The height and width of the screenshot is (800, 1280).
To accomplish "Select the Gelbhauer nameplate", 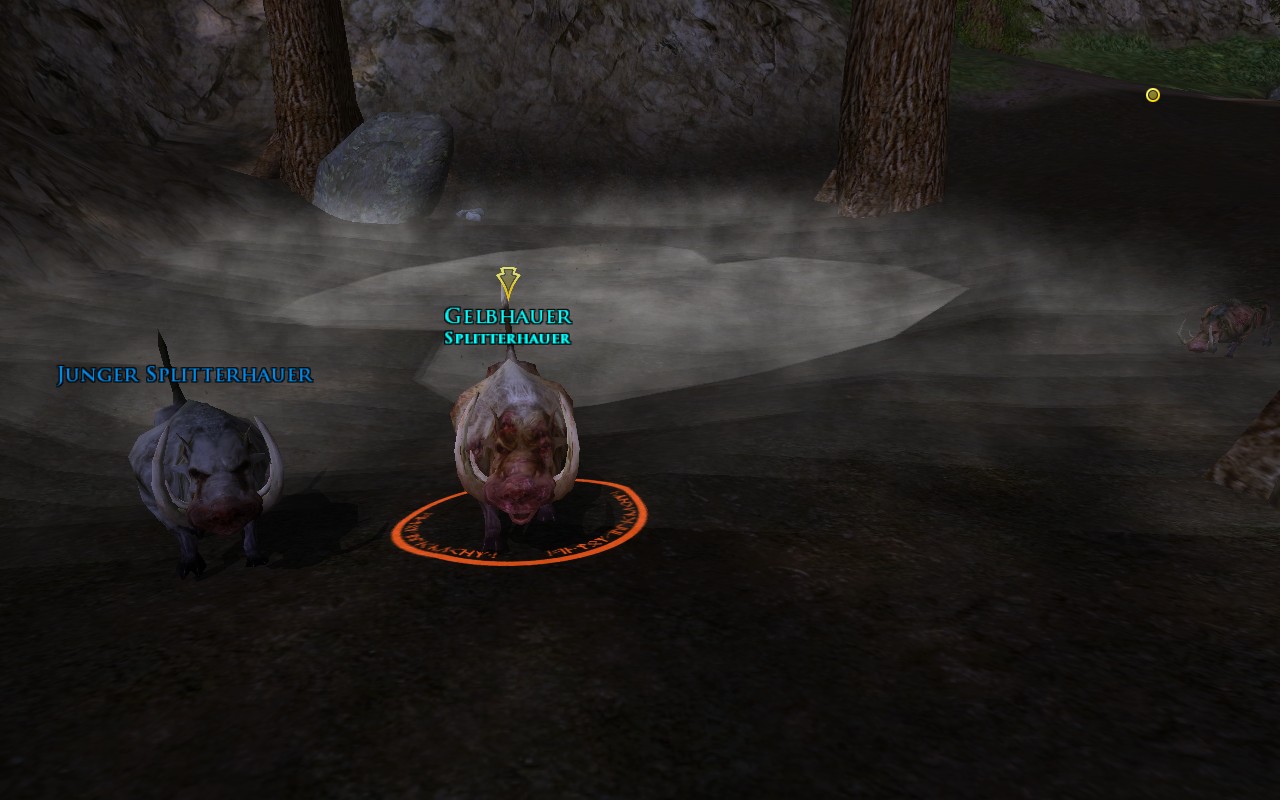I will tap(507, 317).
